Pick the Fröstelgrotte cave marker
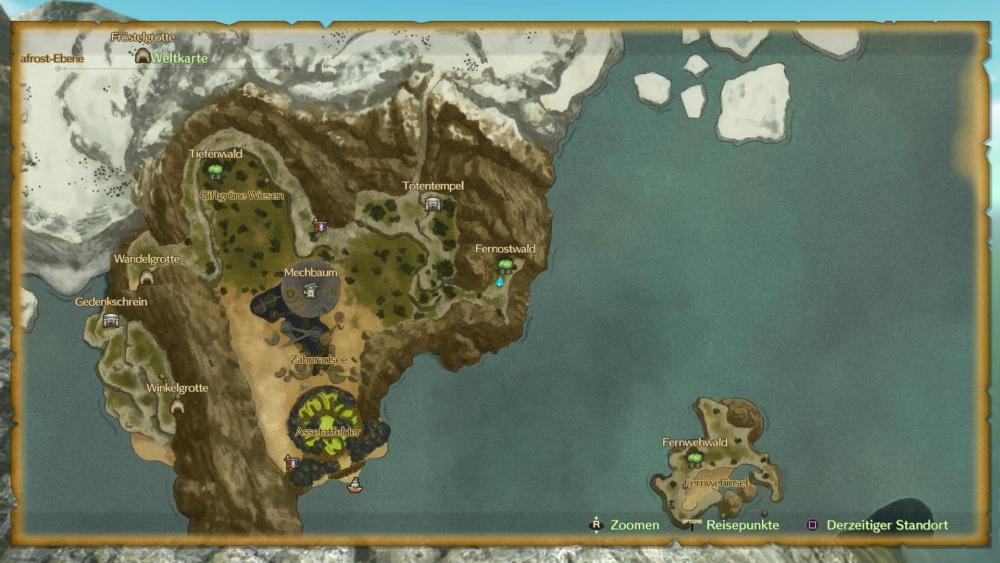Image resolution: width=1000 pixels, height=563 pixels. pos(143,57)
